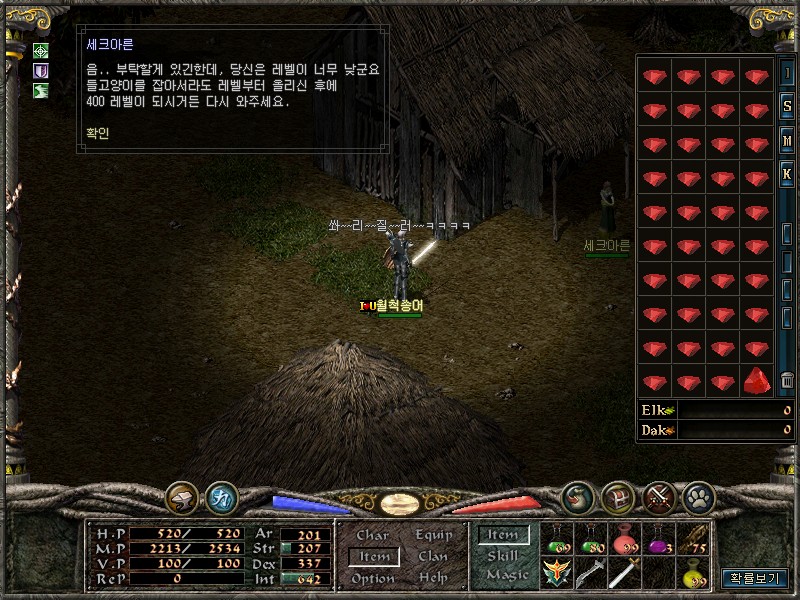Switch to the inventory S tab
This screenshot has height=600, width=800.
[787, 108]
